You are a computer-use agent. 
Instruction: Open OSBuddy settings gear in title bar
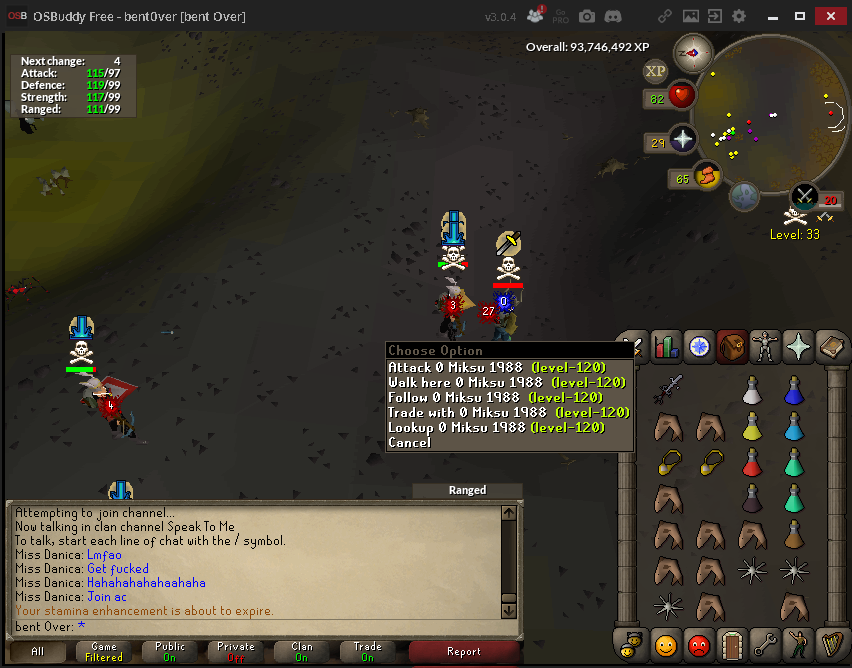[x=739, y=17]
